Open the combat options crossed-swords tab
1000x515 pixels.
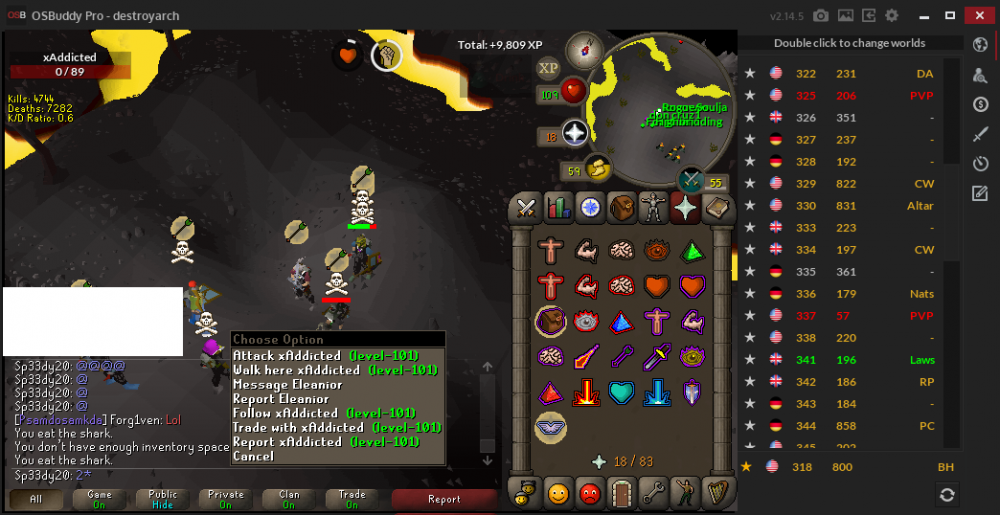tap(526, 207)
